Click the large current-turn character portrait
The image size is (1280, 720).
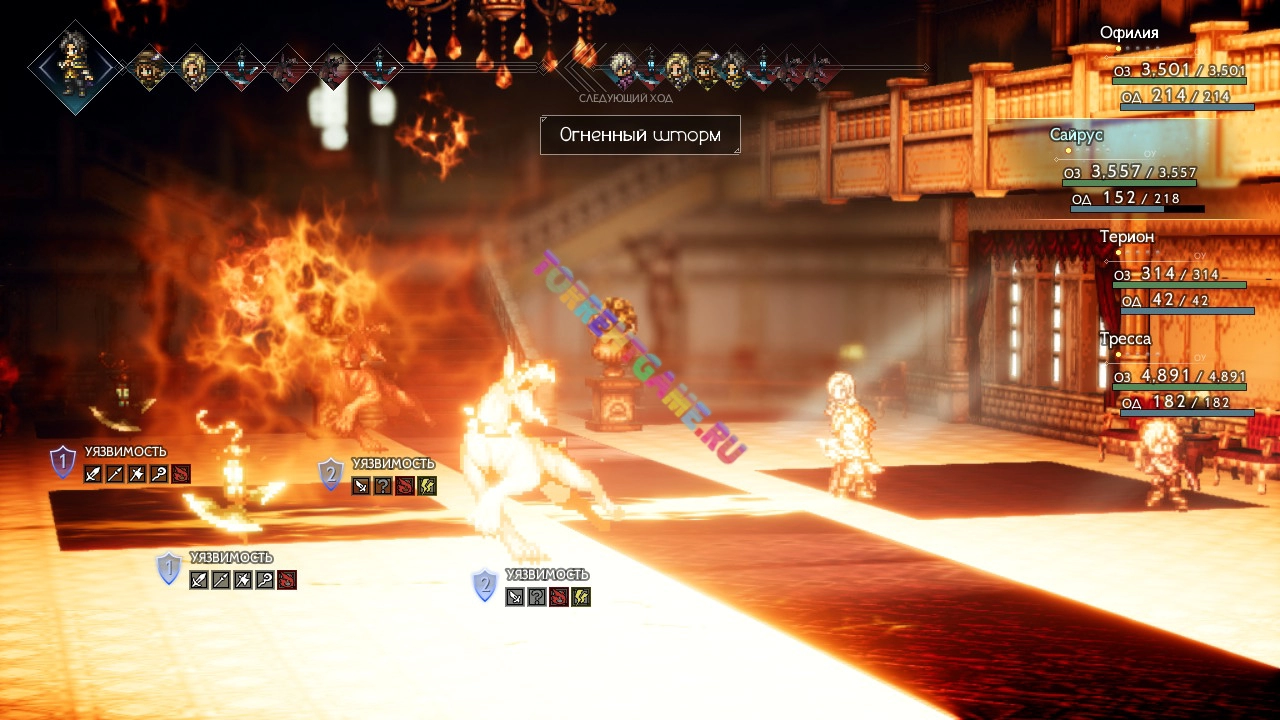coord(75,67)
